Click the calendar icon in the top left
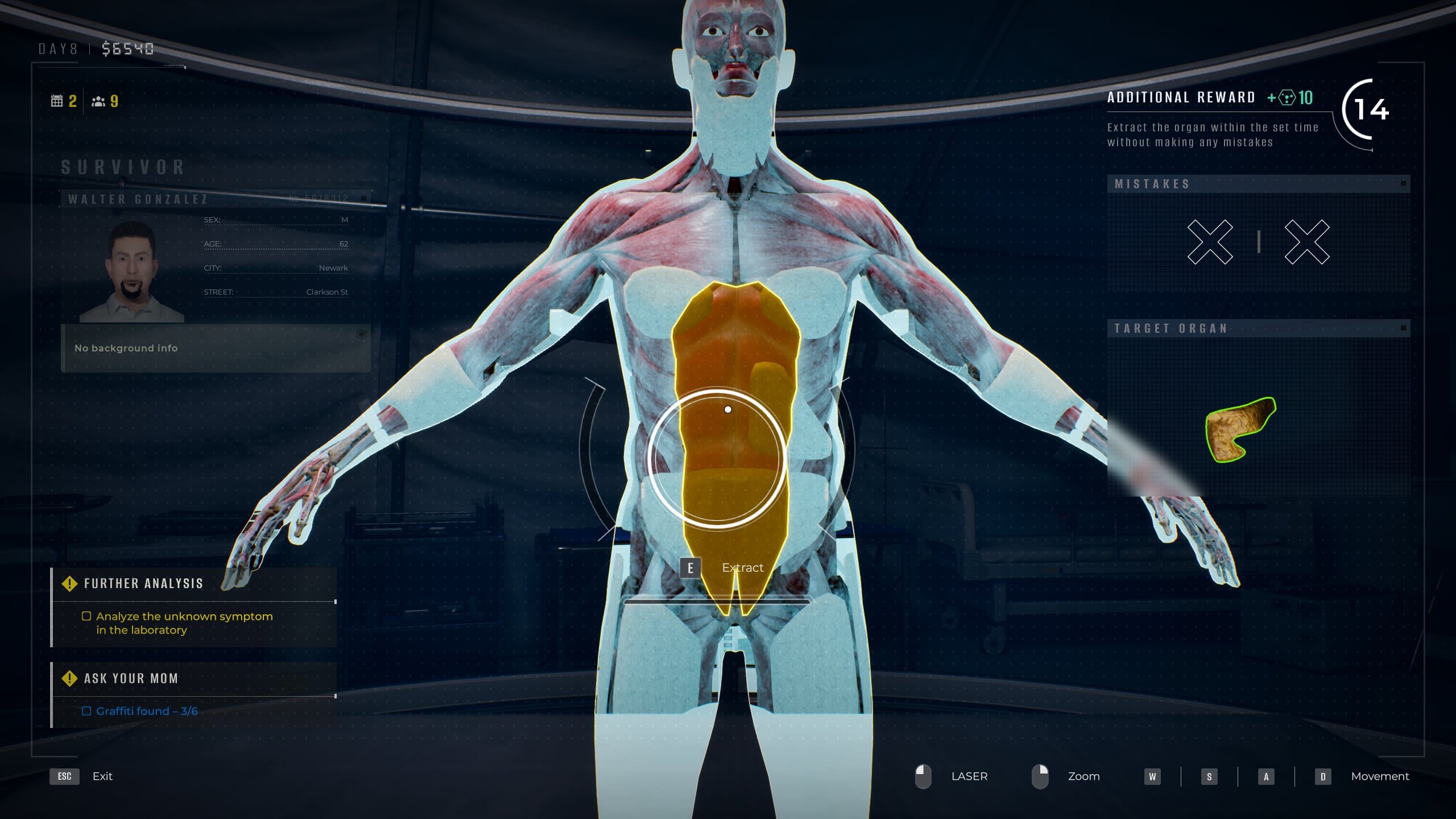 point(57,101)
